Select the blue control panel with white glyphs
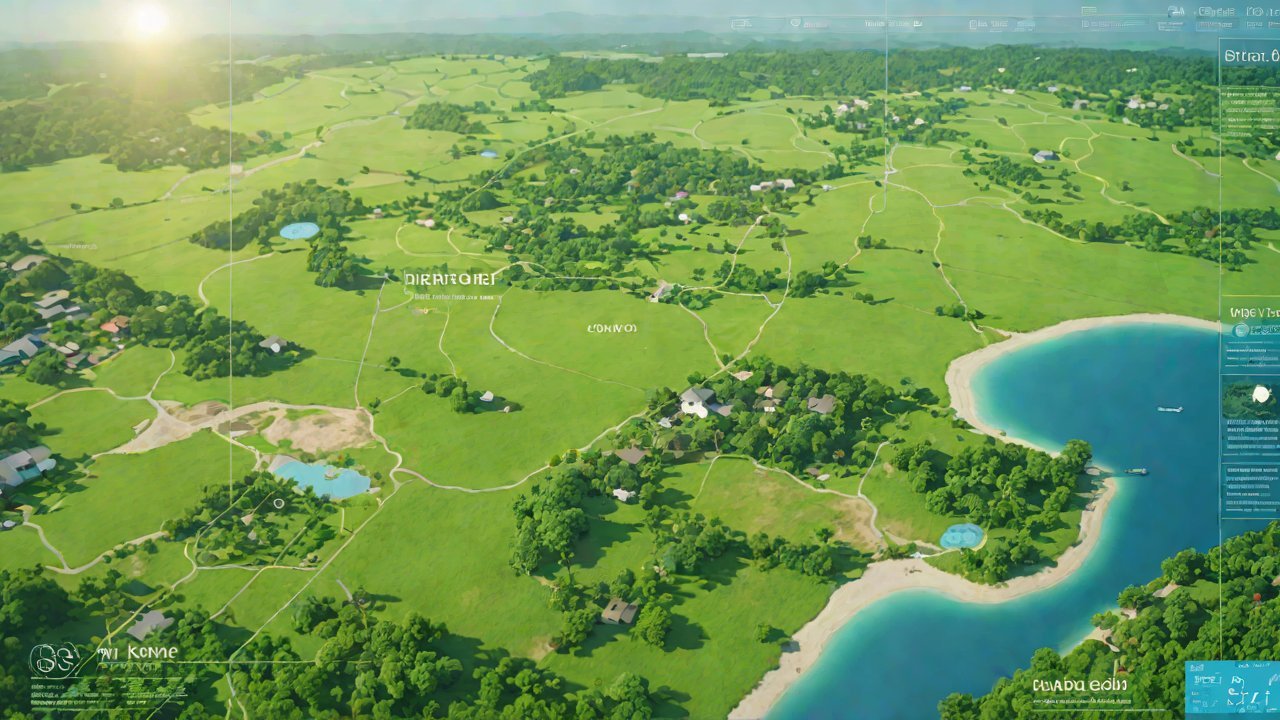 (x=1231, y=687)
